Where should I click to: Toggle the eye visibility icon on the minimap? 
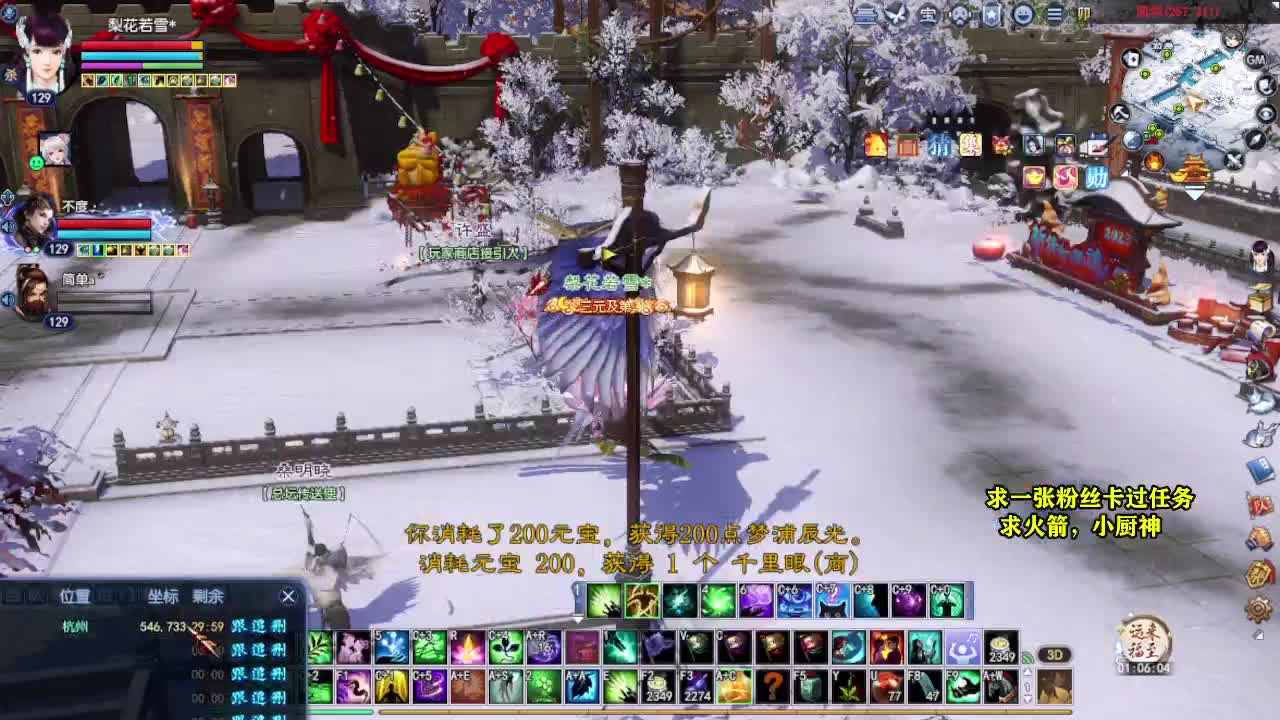tap(1265, 114)
